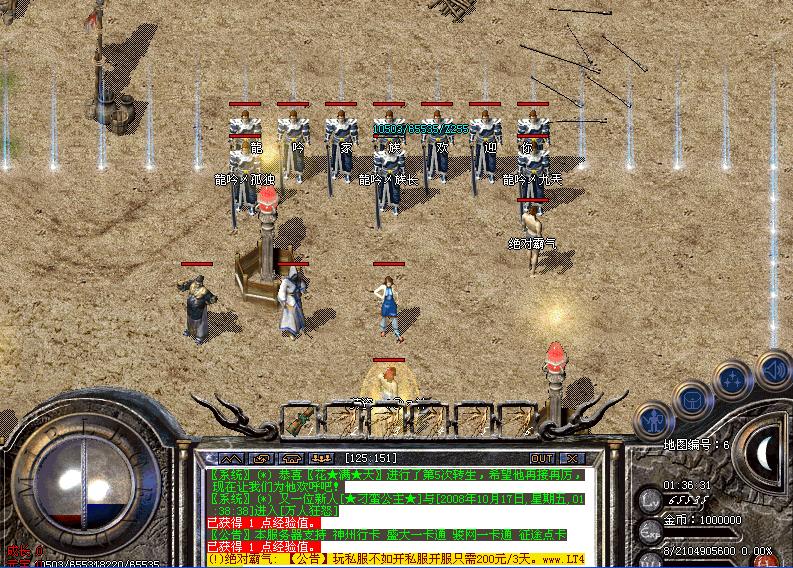This screenshot has height=568, width=793.
Task: Click the swap arrows button above chat
Action: point(262,459)
